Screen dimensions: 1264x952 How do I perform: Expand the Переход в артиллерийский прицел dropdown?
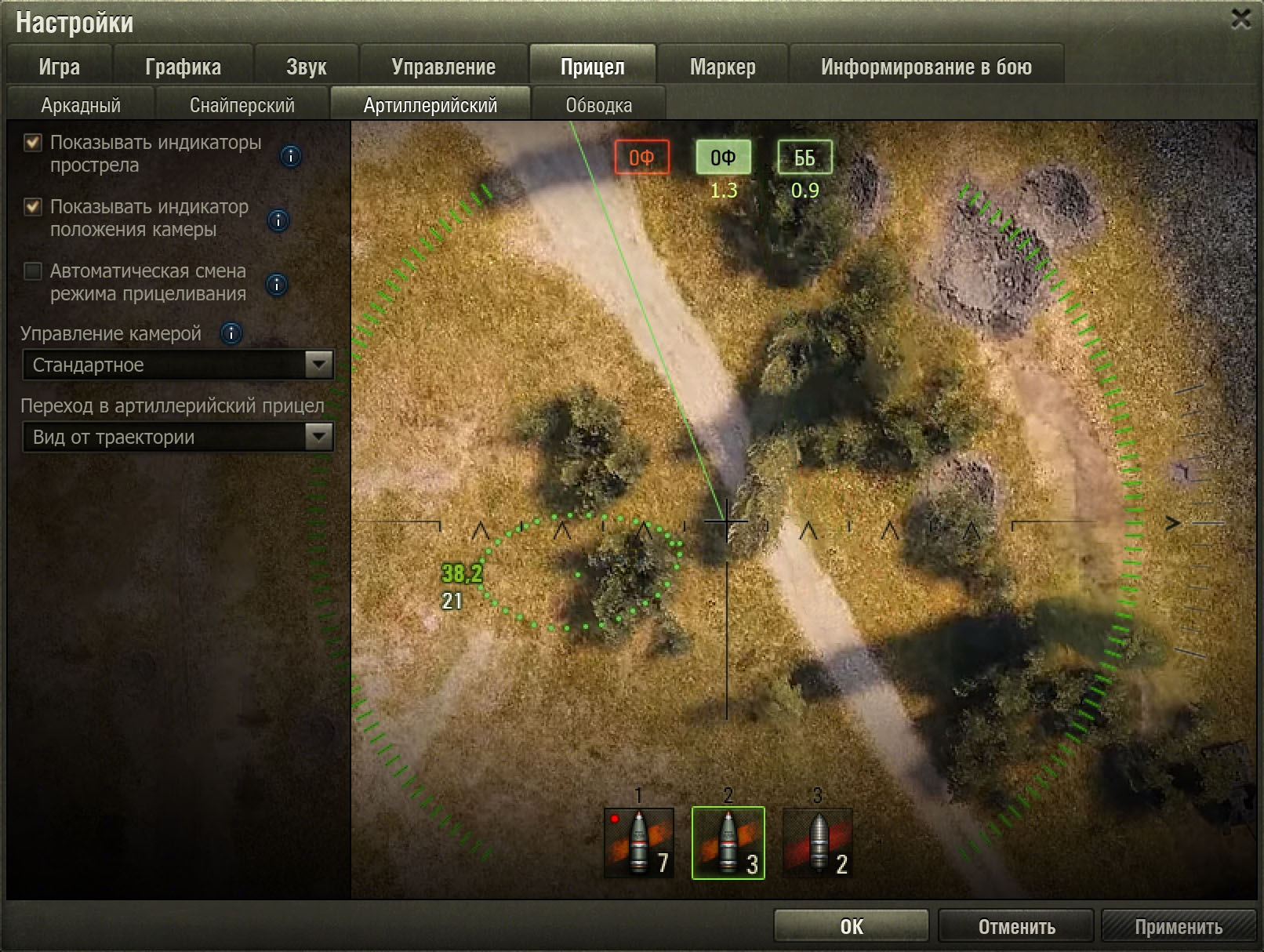[178, 437]
